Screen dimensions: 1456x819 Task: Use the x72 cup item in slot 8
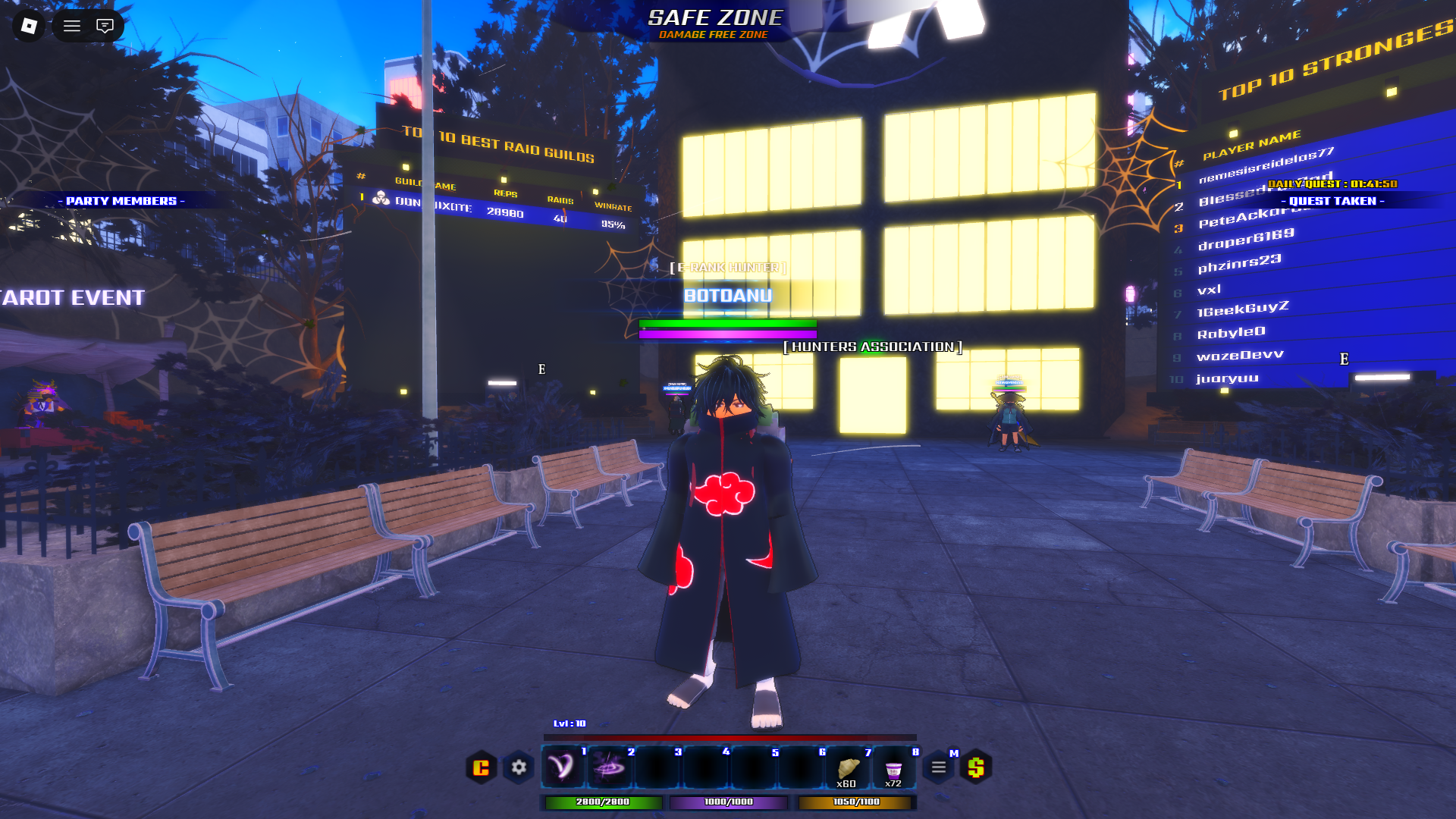[x=894, y=767]
